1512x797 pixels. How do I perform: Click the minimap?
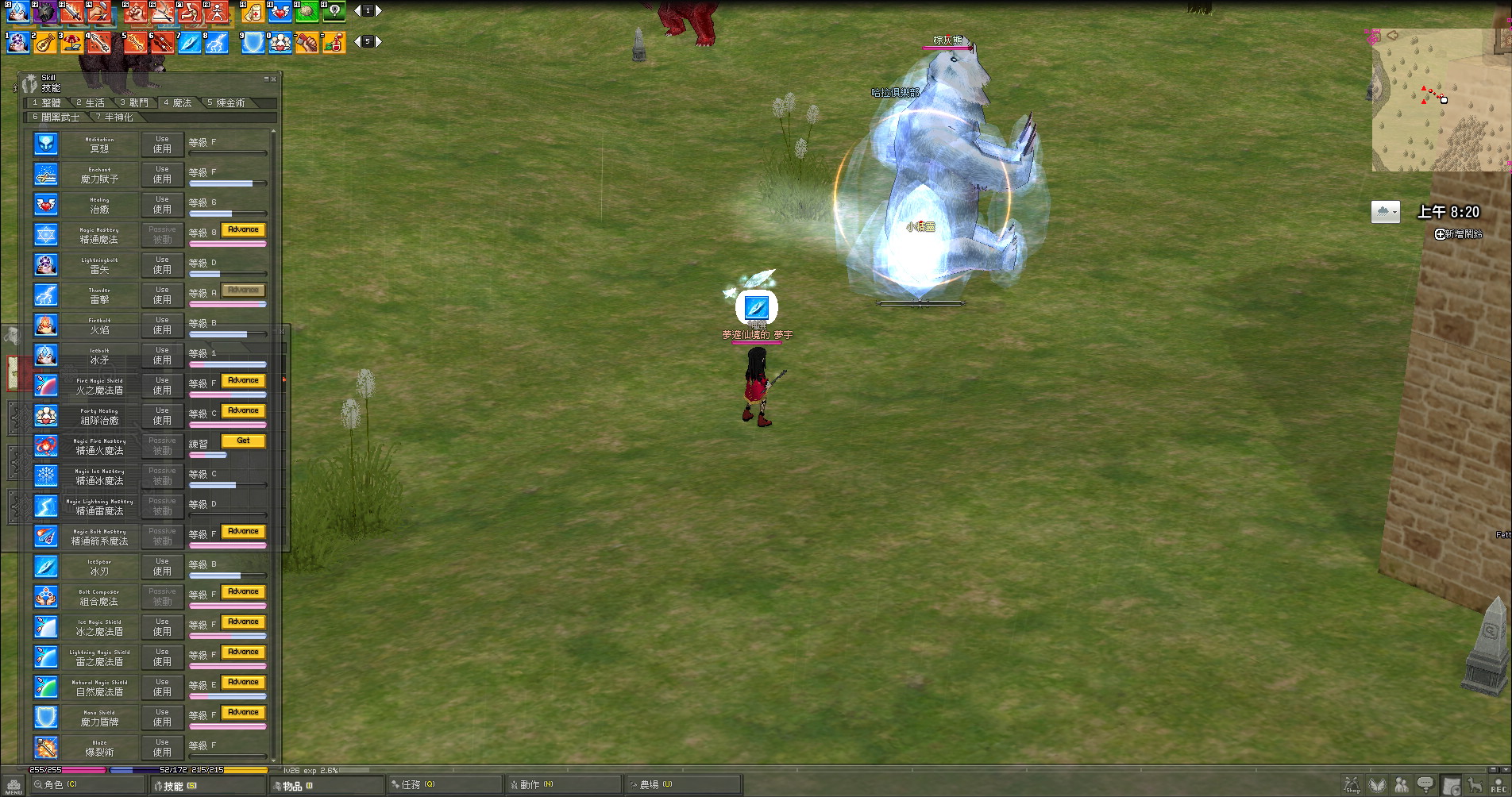pos(1437,99)
